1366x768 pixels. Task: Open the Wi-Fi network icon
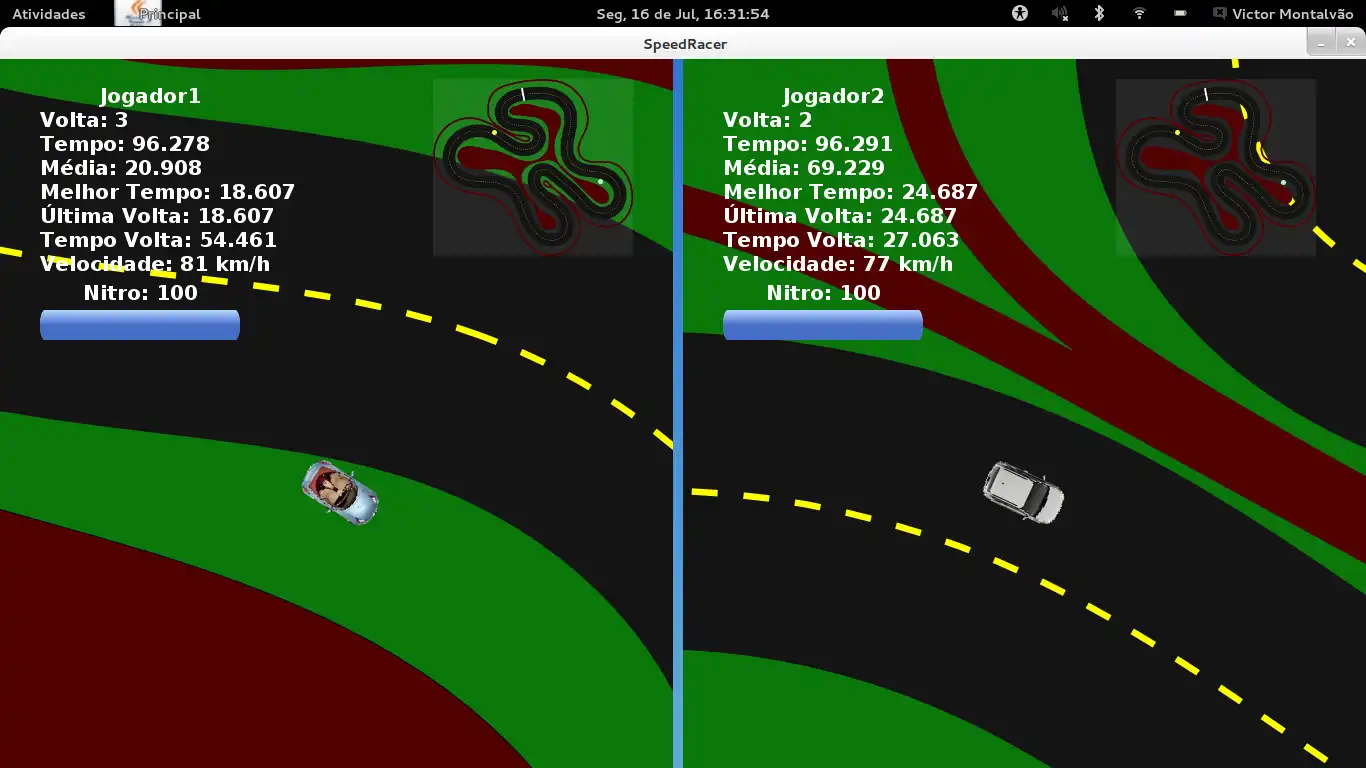1139,14
